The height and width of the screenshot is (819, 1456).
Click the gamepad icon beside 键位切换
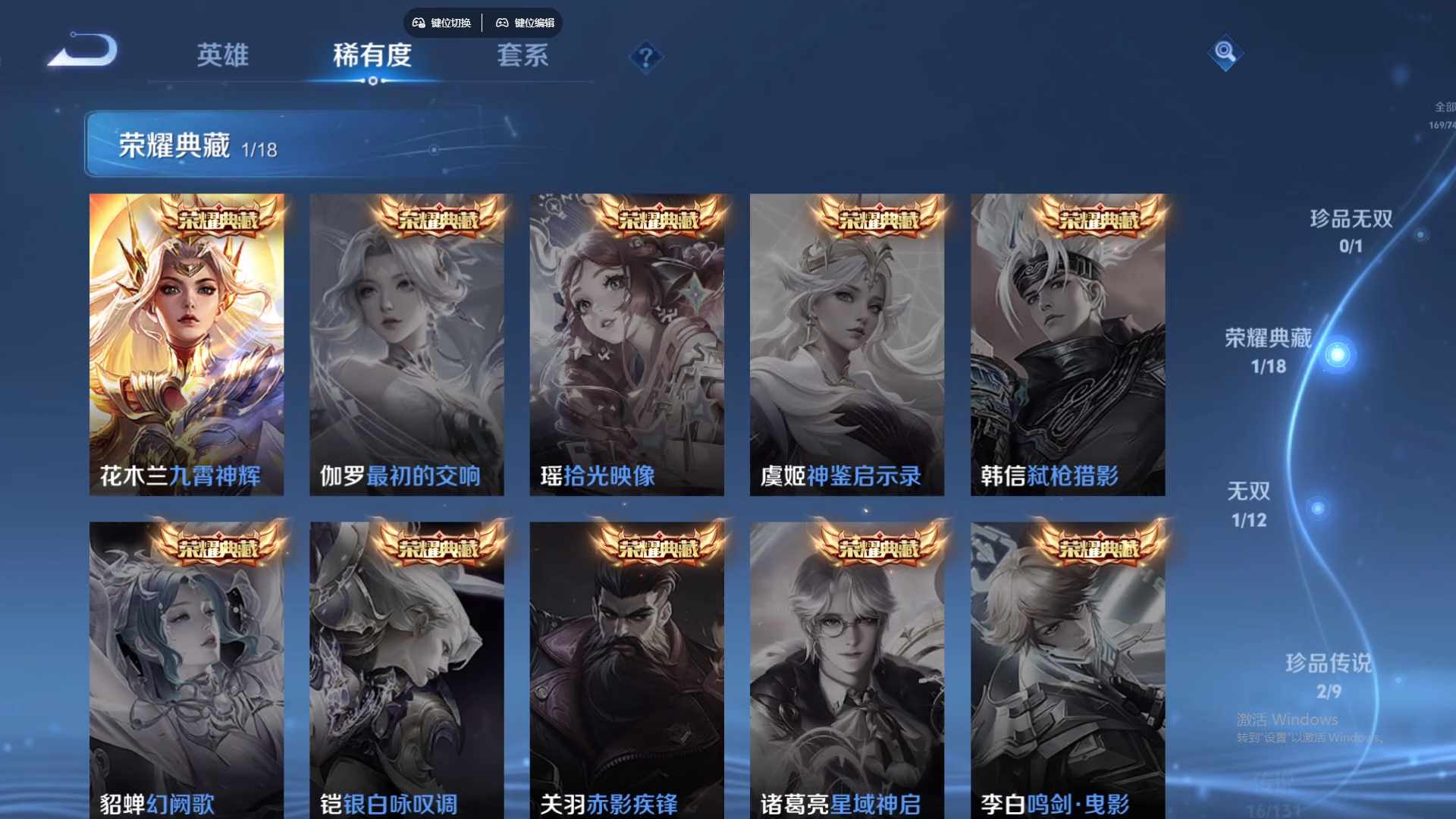pyautogui.click(x=416, y=23)
